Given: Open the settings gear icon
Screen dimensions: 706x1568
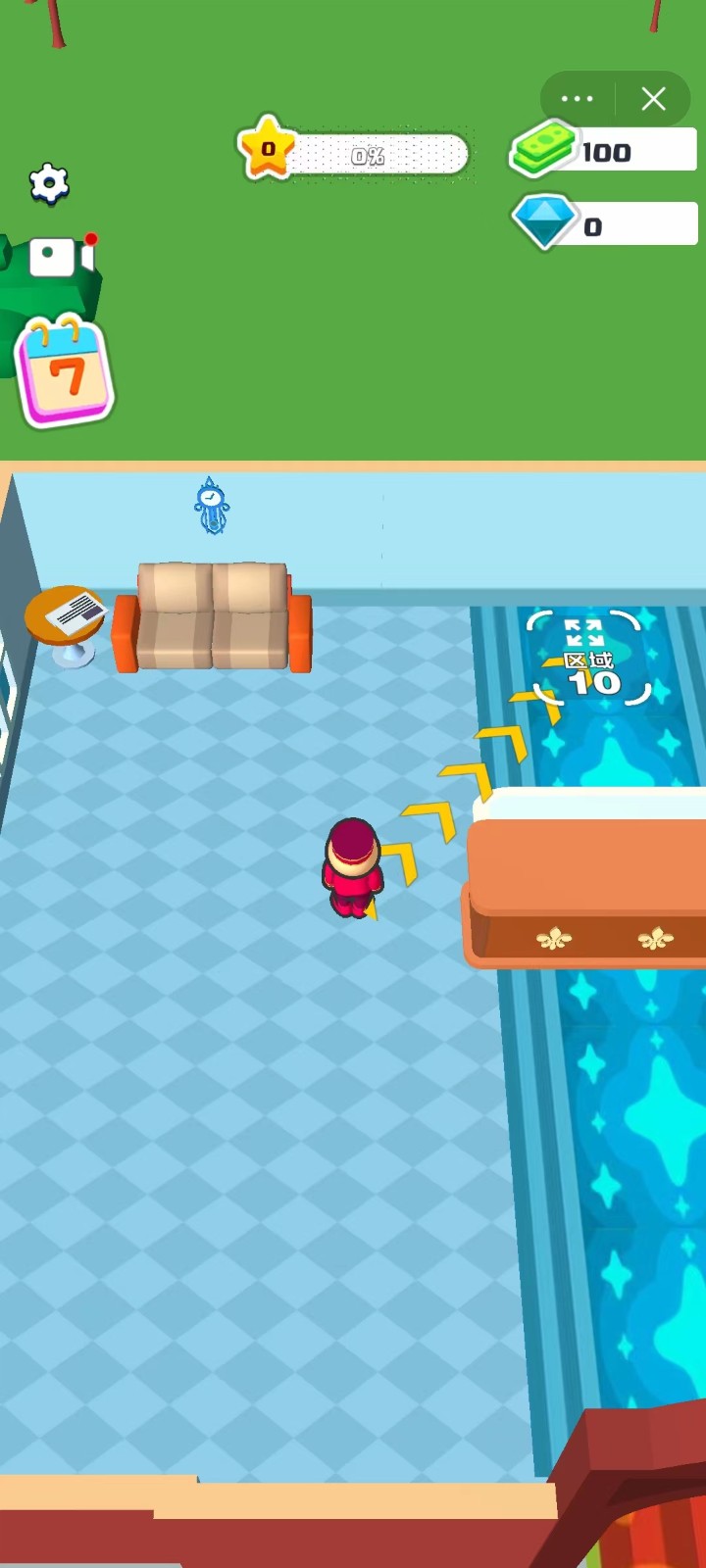Looking at the screenshot, I should point(49,183).
